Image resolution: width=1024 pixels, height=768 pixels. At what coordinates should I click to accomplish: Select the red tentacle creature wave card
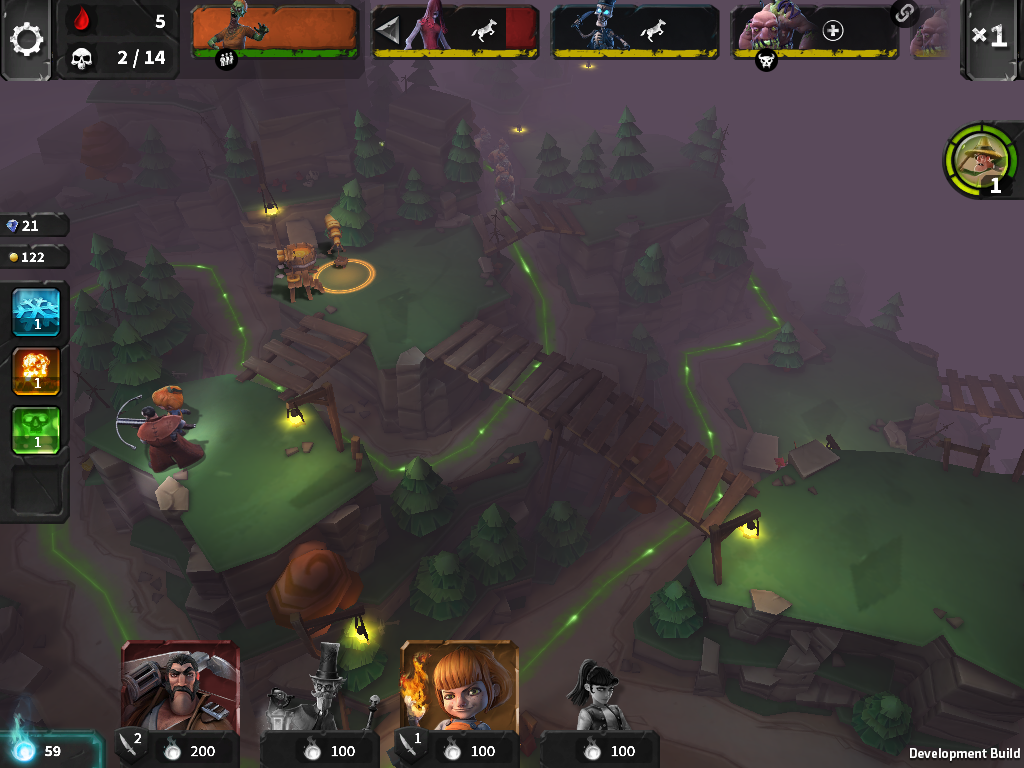click(x=455, y=30)
